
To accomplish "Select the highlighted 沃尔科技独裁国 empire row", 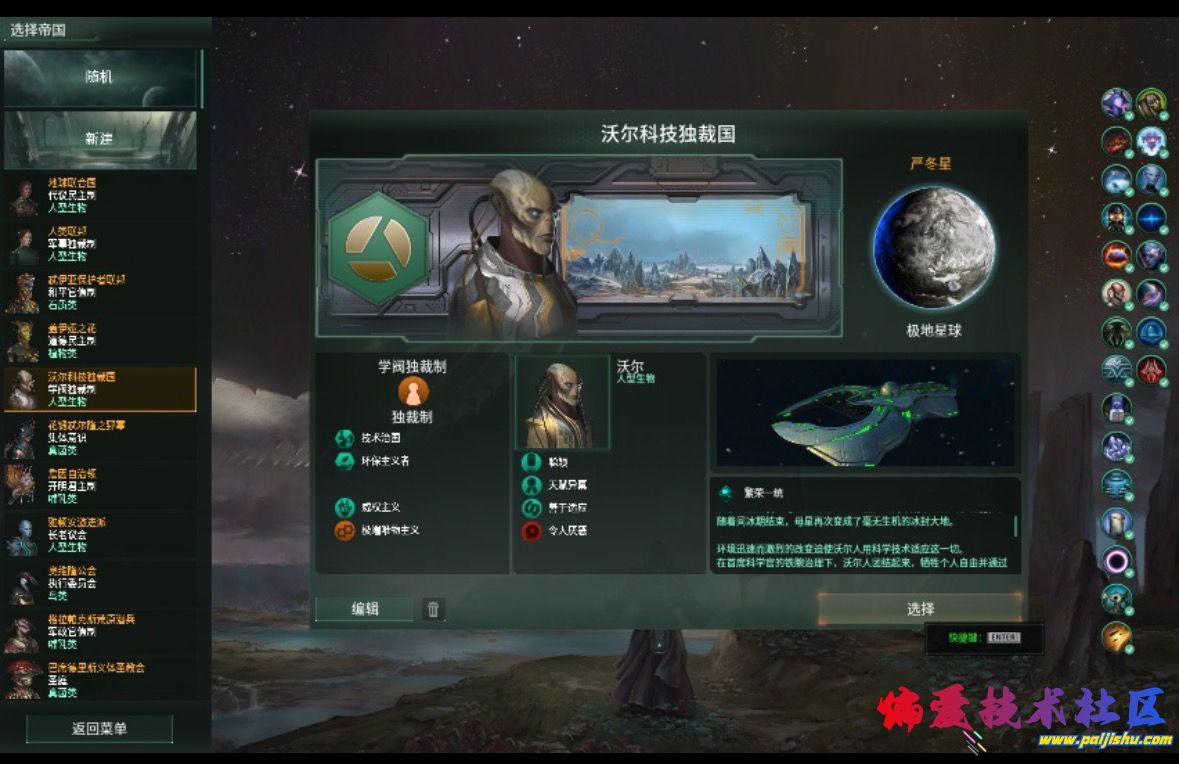I will coord(100,389).
